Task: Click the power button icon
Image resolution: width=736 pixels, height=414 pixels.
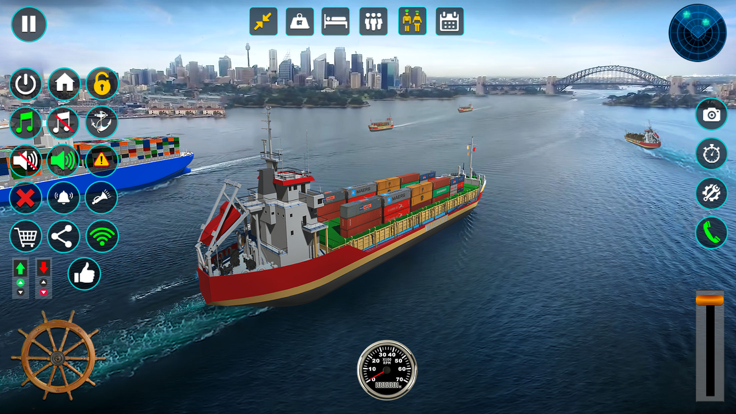Action: tap(26, 84)
